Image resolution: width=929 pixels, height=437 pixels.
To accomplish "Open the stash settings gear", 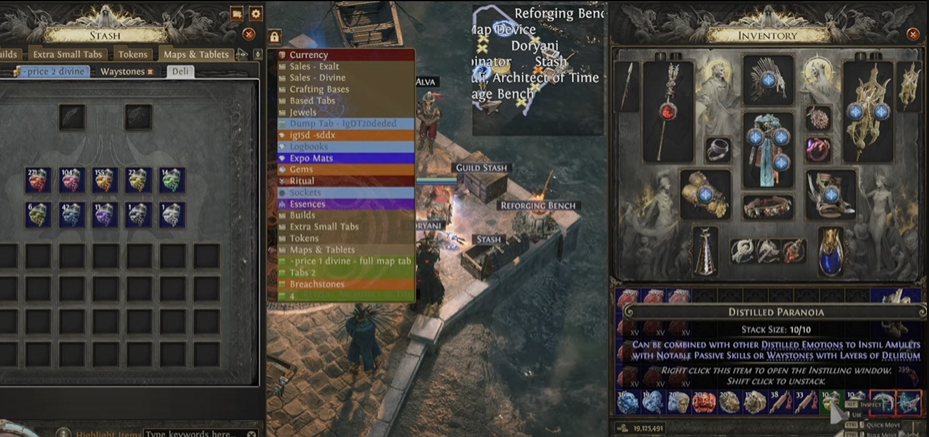I will tap(256, 14).
